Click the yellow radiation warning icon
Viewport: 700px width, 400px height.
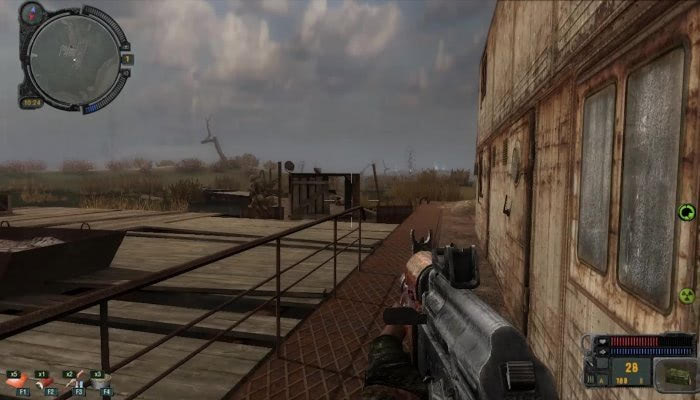687,296
